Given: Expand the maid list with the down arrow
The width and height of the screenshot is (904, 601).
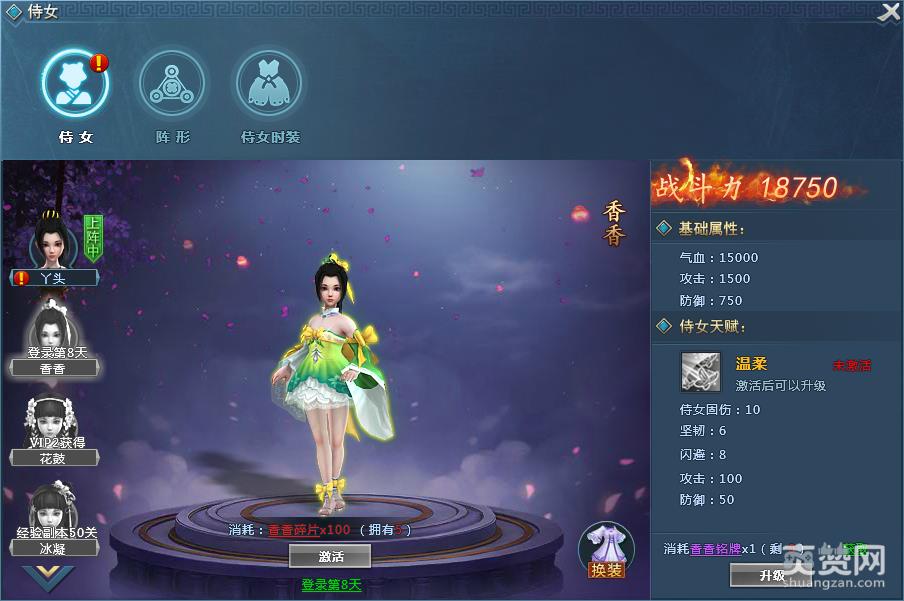Looking at the screenshot, I should point(48,577).
